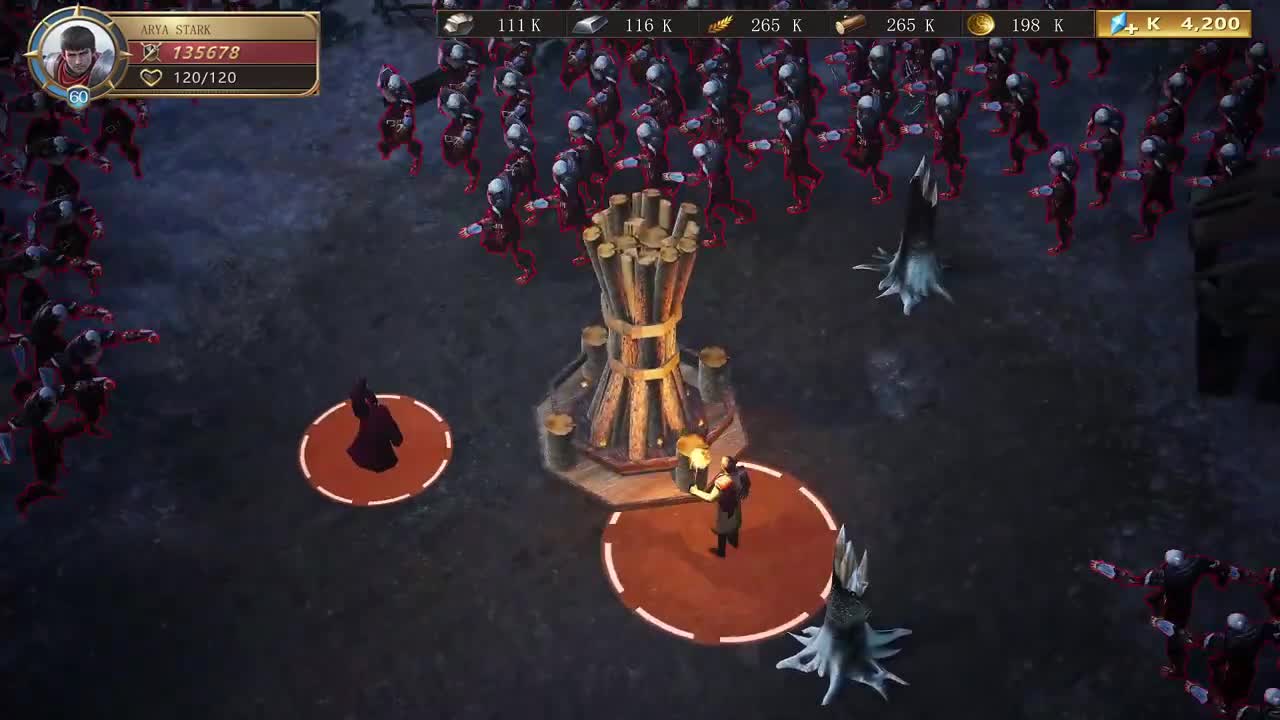1280x720 pixels.
Task: Click the blue diamond currency icon
Action: click(1117, 23)
